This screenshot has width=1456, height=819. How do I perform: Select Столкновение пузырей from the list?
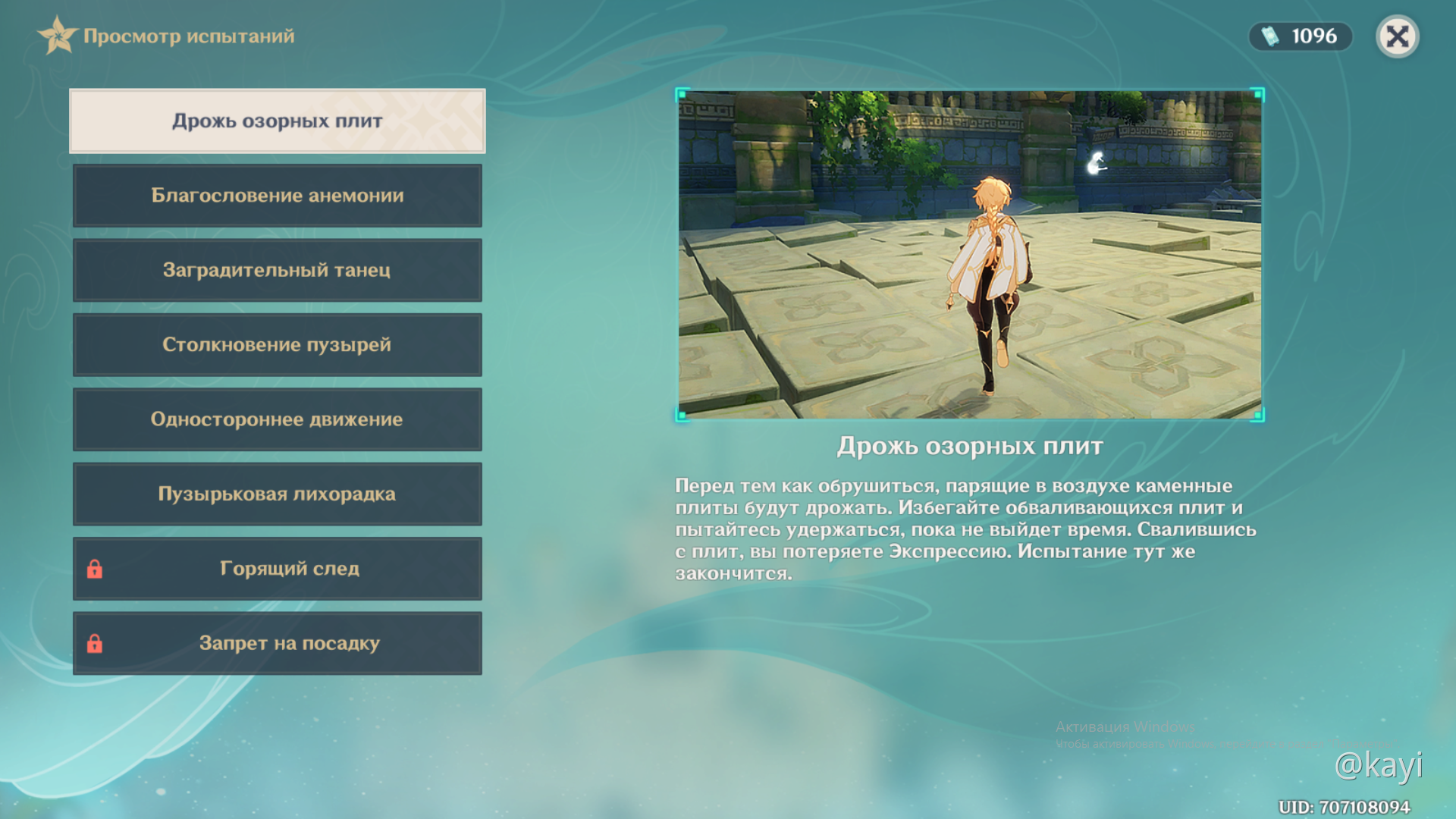tap(278, 345)
